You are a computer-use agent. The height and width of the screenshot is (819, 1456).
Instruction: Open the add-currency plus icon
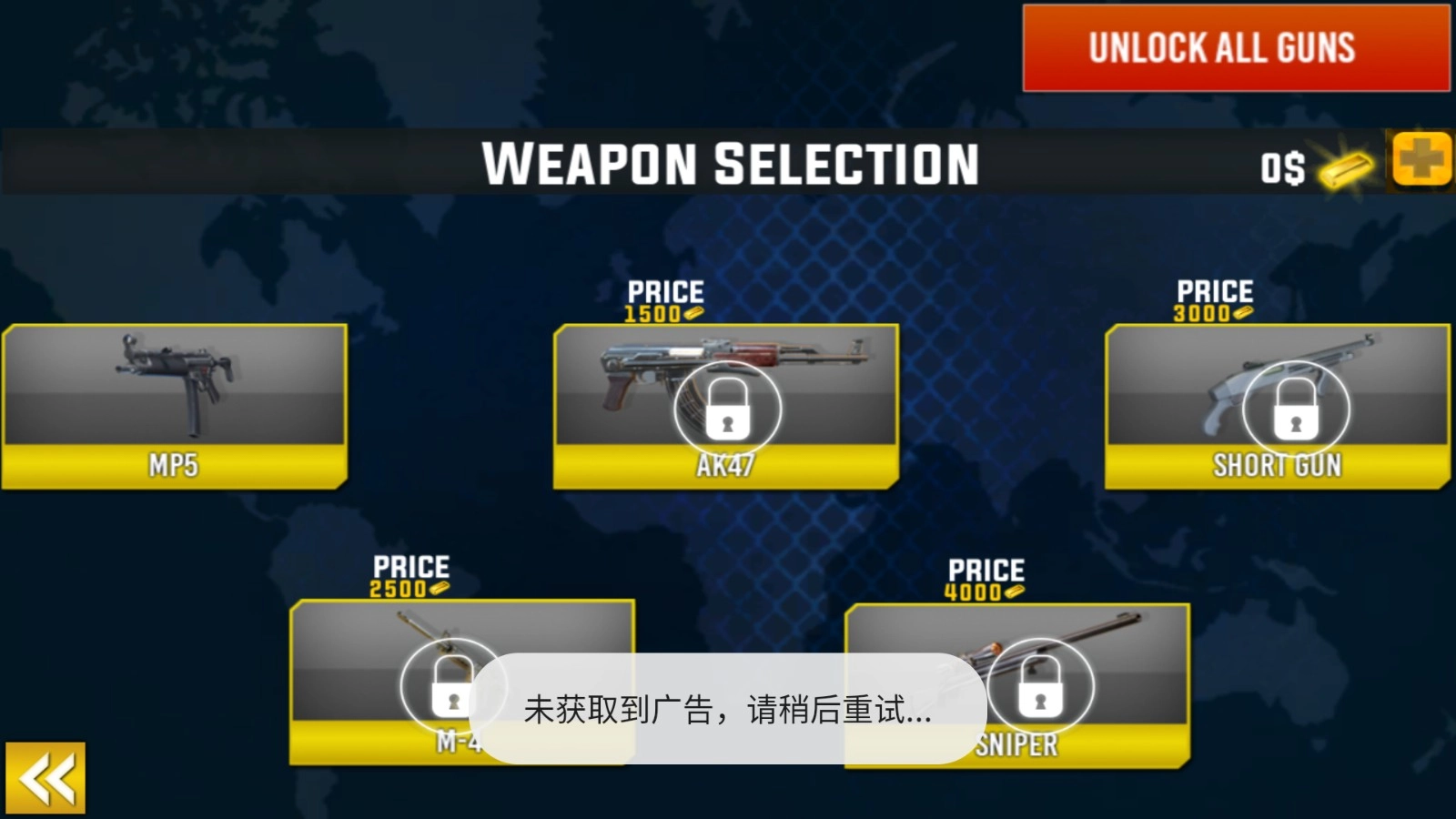click(x=1421, y=164)
